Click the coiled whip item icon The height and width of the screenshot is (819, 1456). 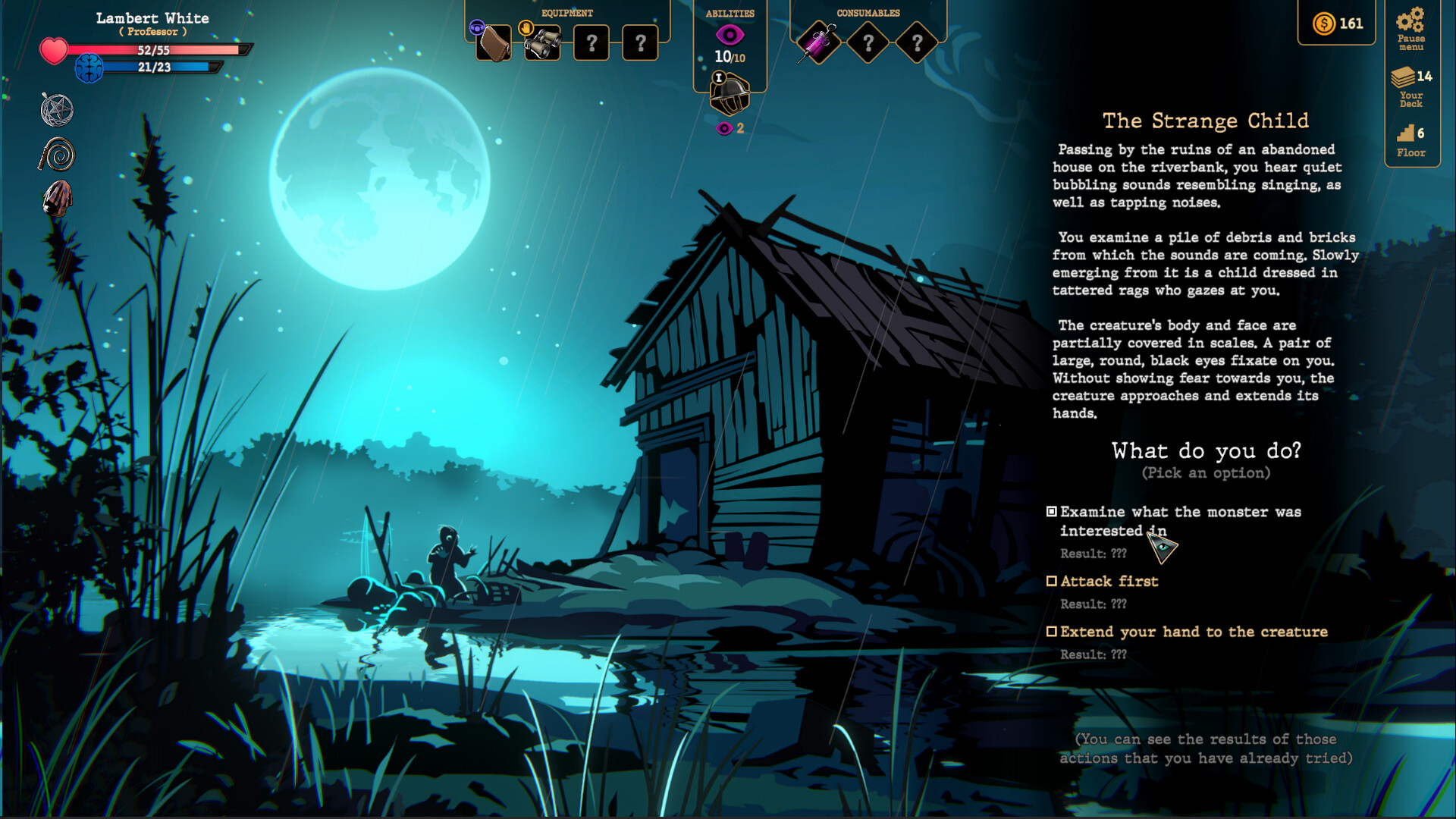click(57, 155)
